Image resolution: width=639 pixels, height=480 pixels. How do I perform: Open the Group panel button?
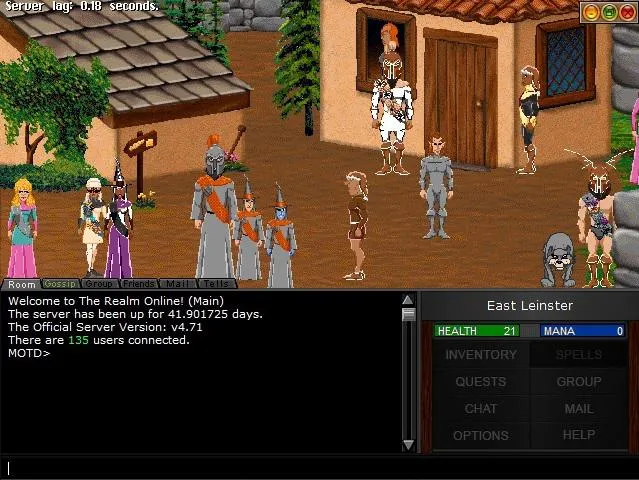[578, 382]
